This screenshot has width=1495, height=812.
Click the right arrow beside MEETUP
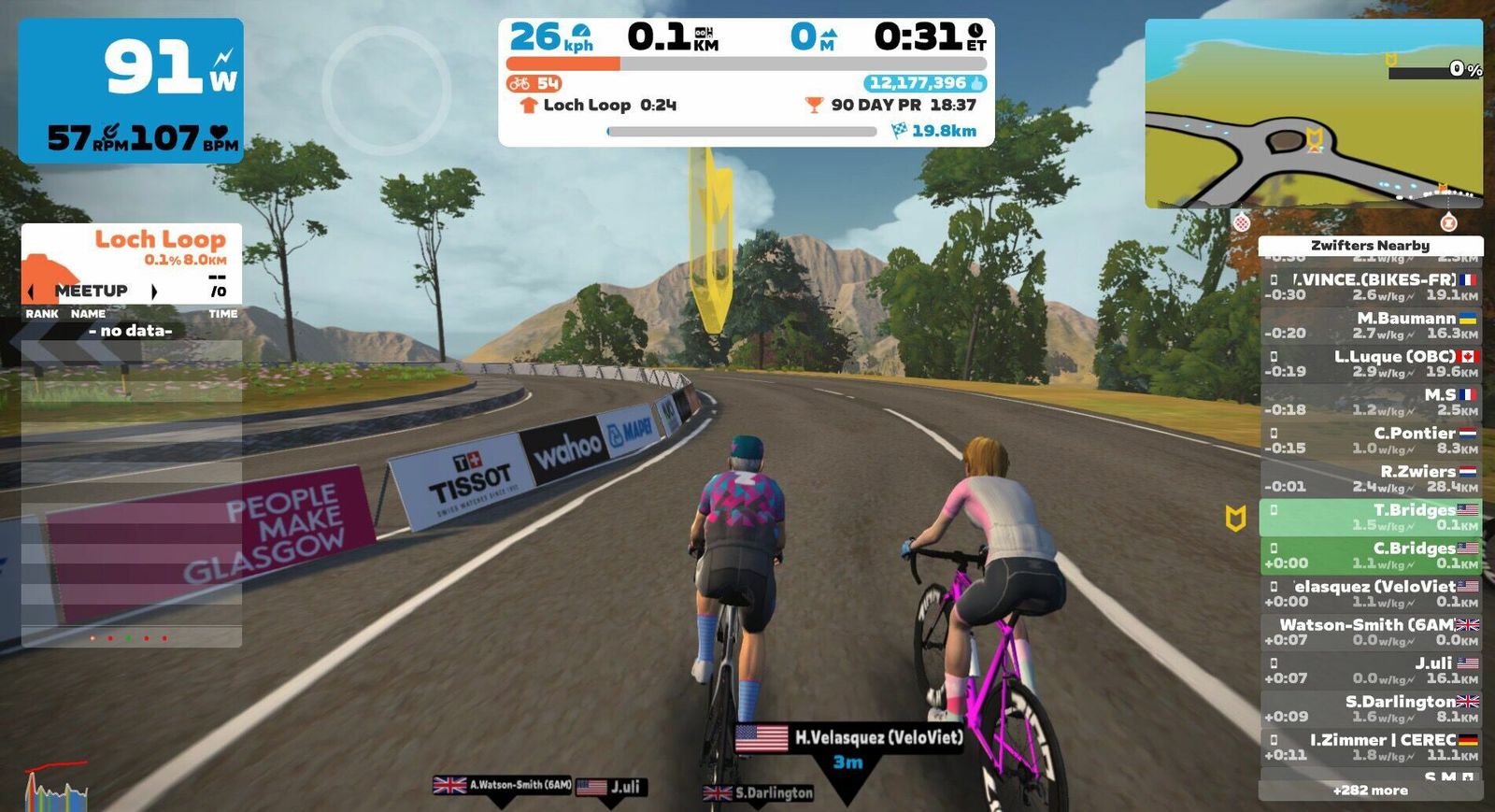(x=154, y=292)
